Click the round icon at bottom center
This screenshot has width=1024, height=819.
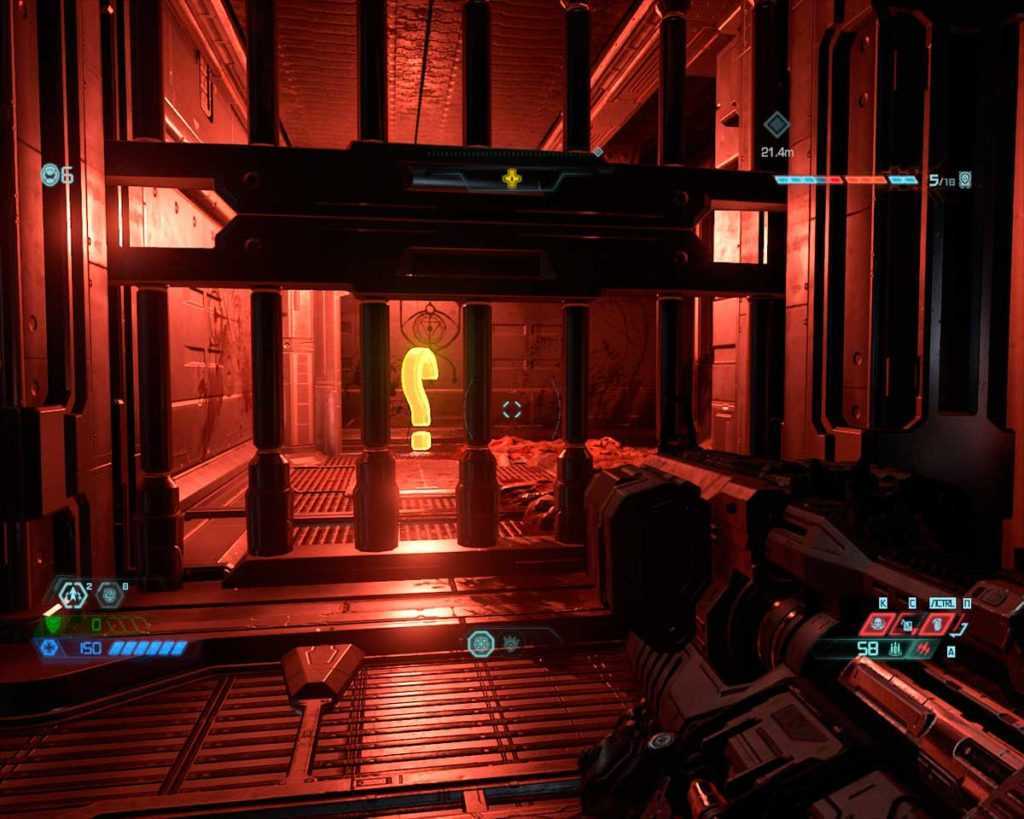481,643
